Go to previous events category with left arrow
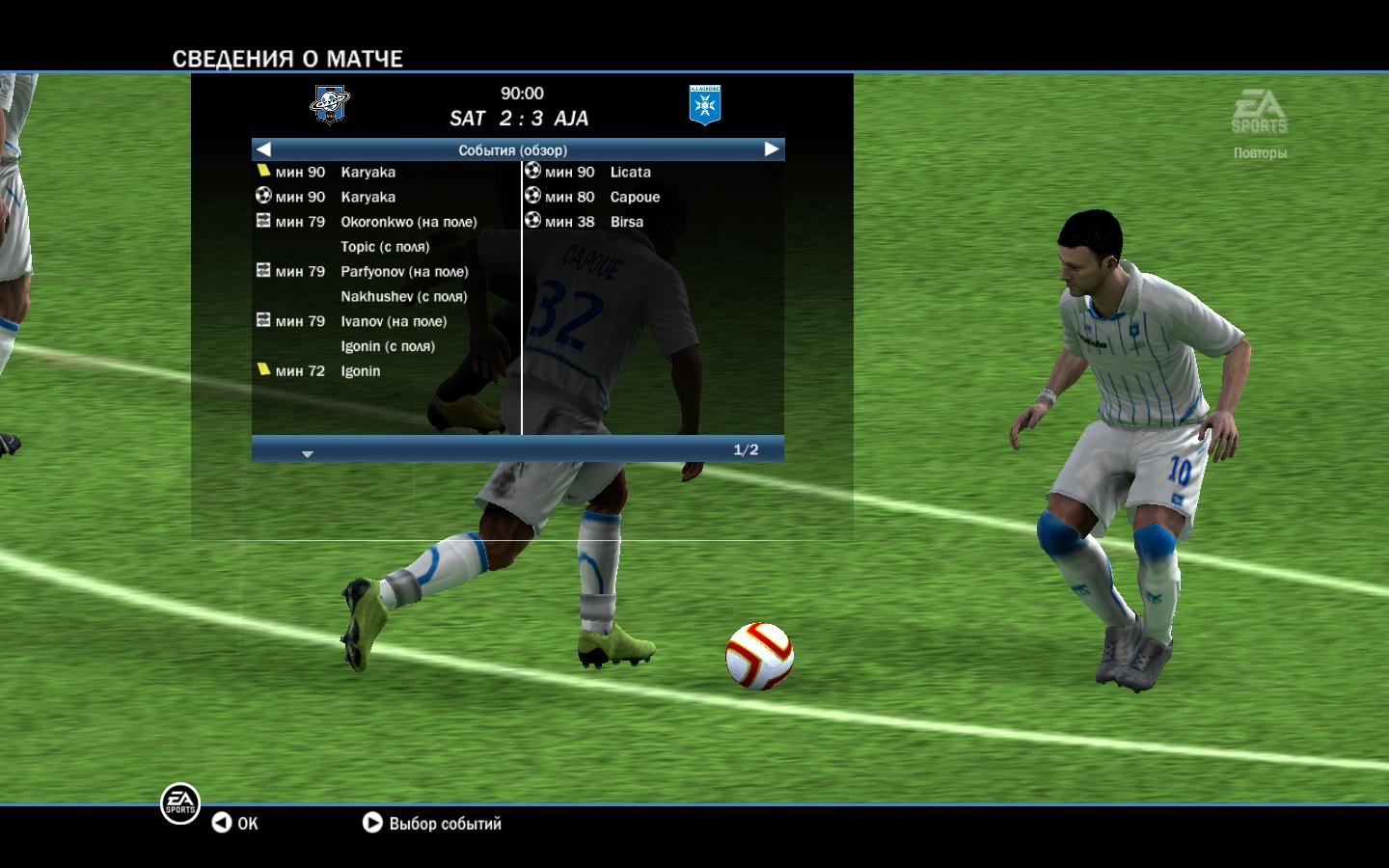This screenshot has width=1389, height=868. pos(264,149)
